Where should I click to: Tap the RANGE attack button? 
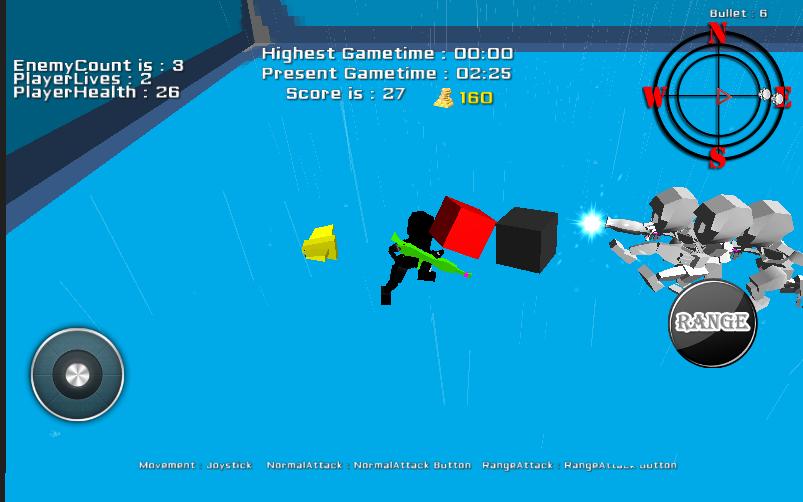(712, 322)
